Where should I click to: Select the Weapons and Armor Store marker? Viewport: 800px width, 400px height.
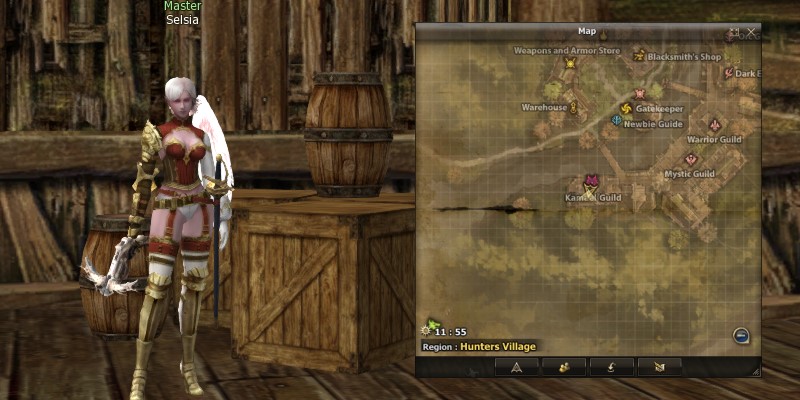pos(570,63)
